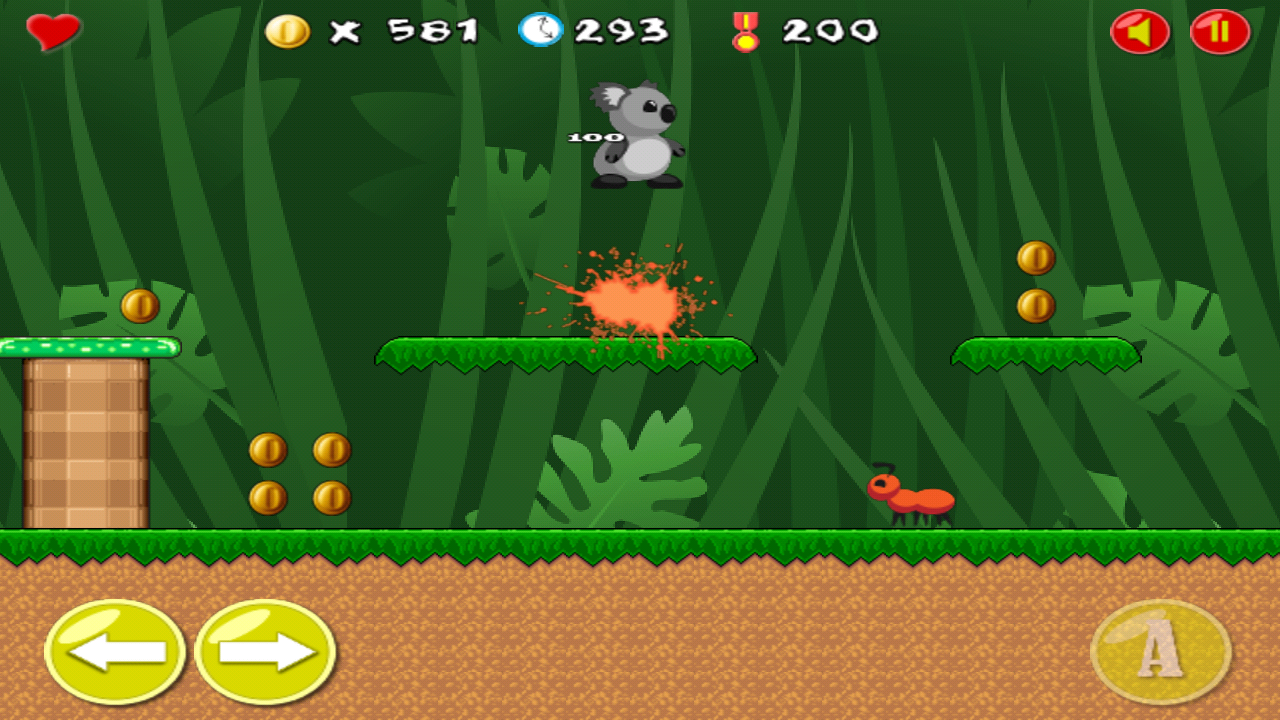Image resolution: width=1280 pixels, height=720 pixels.
Task: Click the medal icon next to the 200 score
Action: (747, 31)
